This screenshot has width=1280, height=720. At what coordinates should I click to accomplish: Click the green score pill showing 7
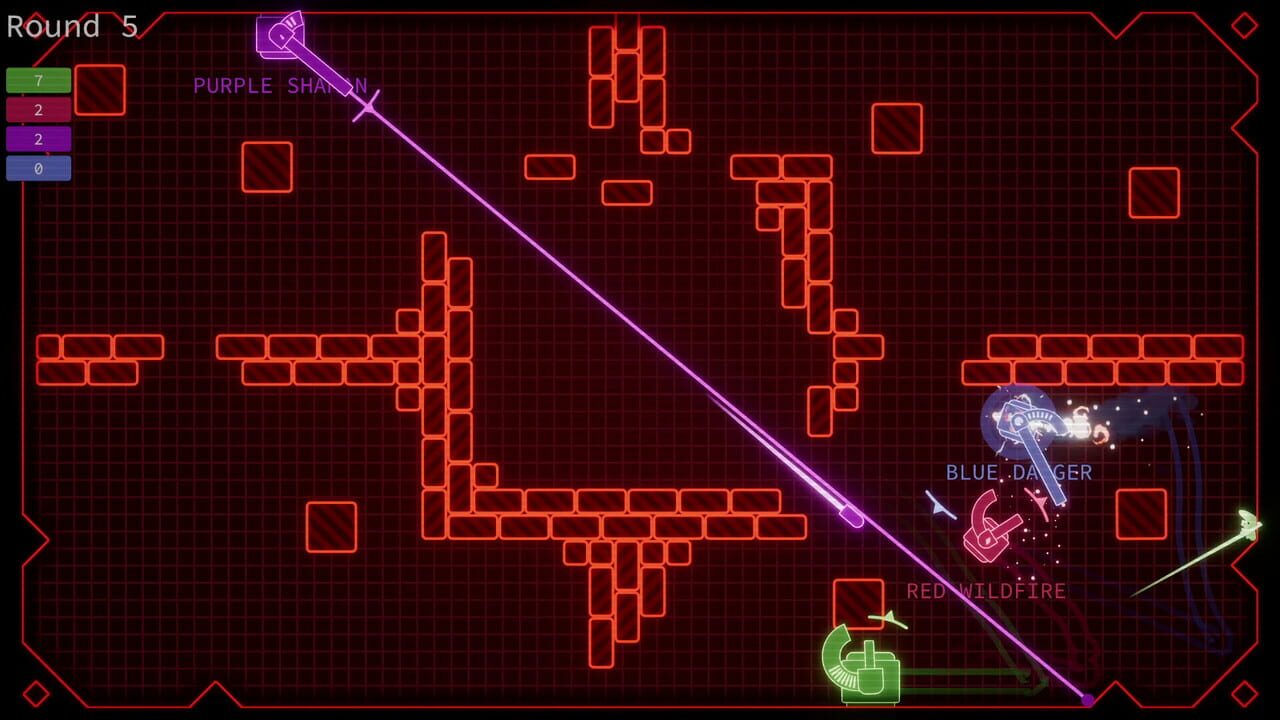(x=37, y=81)
